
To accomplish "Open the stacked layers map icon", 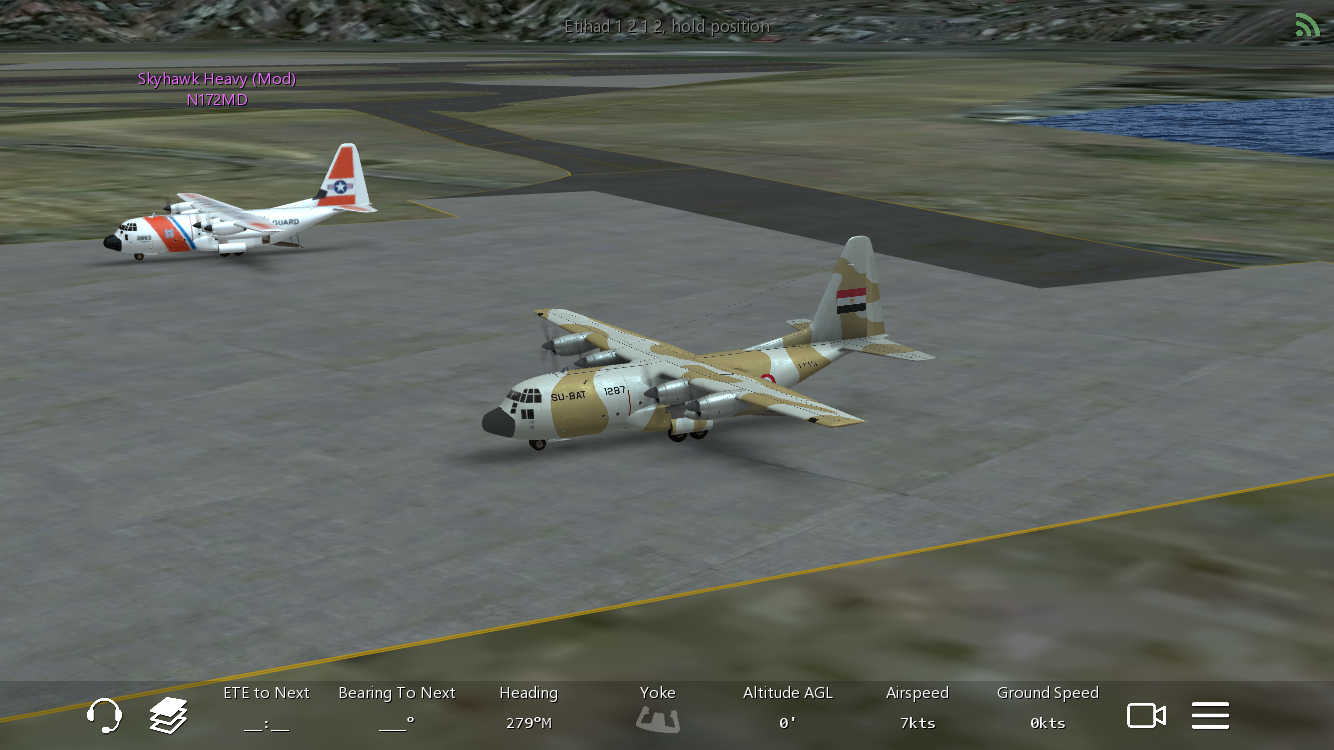I will click(169, 715).
